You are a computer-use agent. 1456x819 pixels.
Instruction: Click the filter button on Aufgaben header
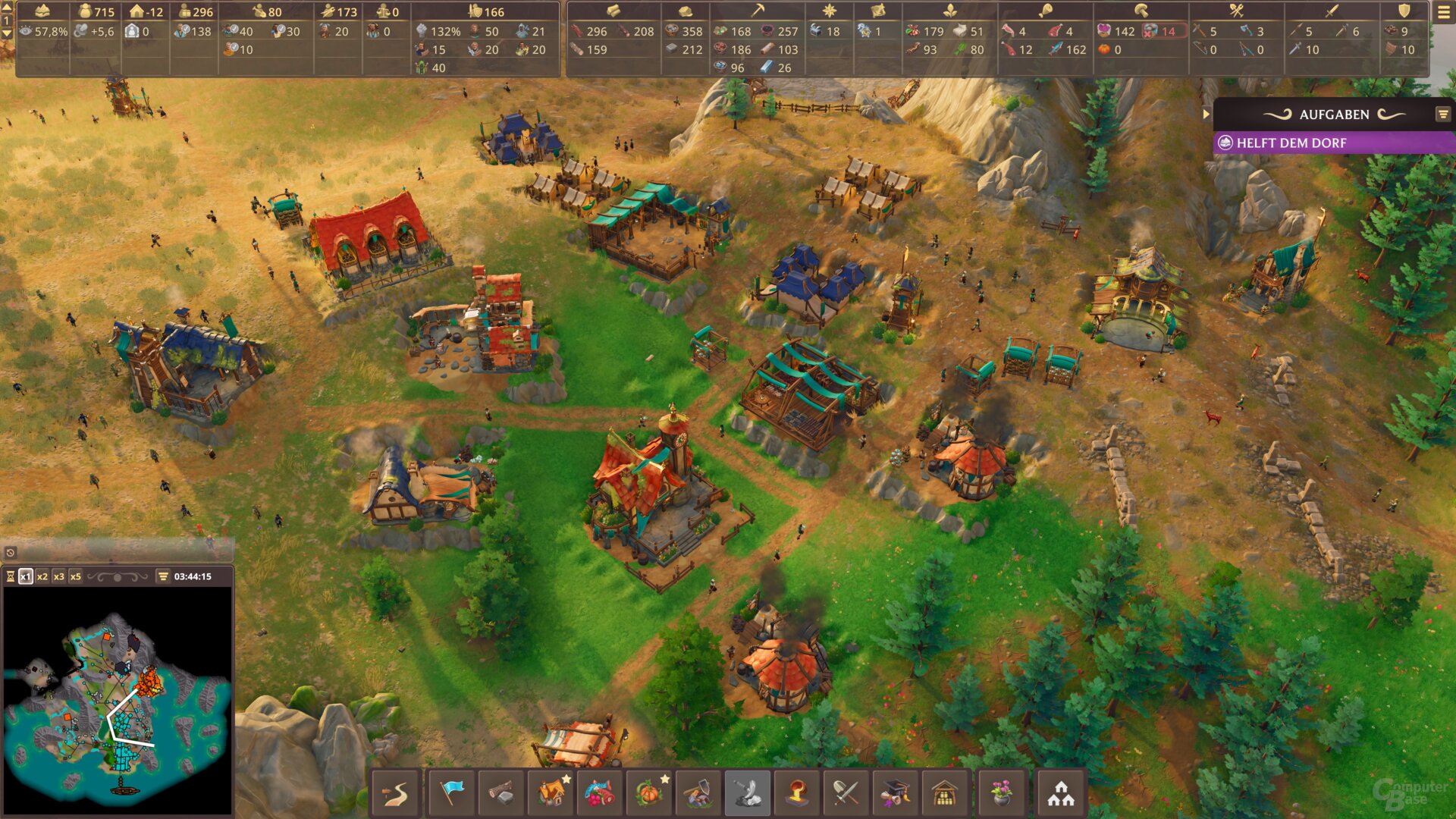(1442, 115)
